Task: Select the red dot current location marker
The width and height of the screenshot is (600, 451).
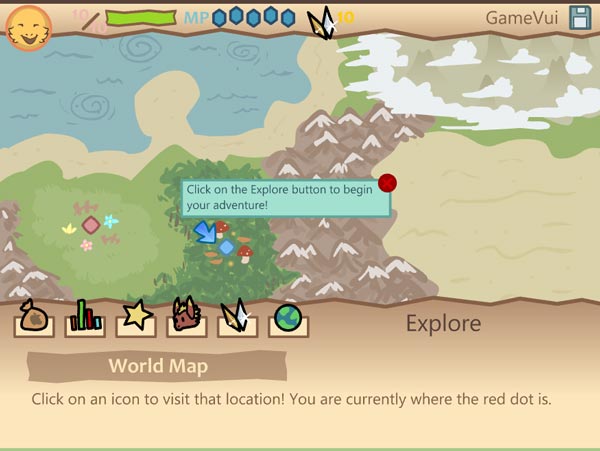Action: (x=388, y=182)
